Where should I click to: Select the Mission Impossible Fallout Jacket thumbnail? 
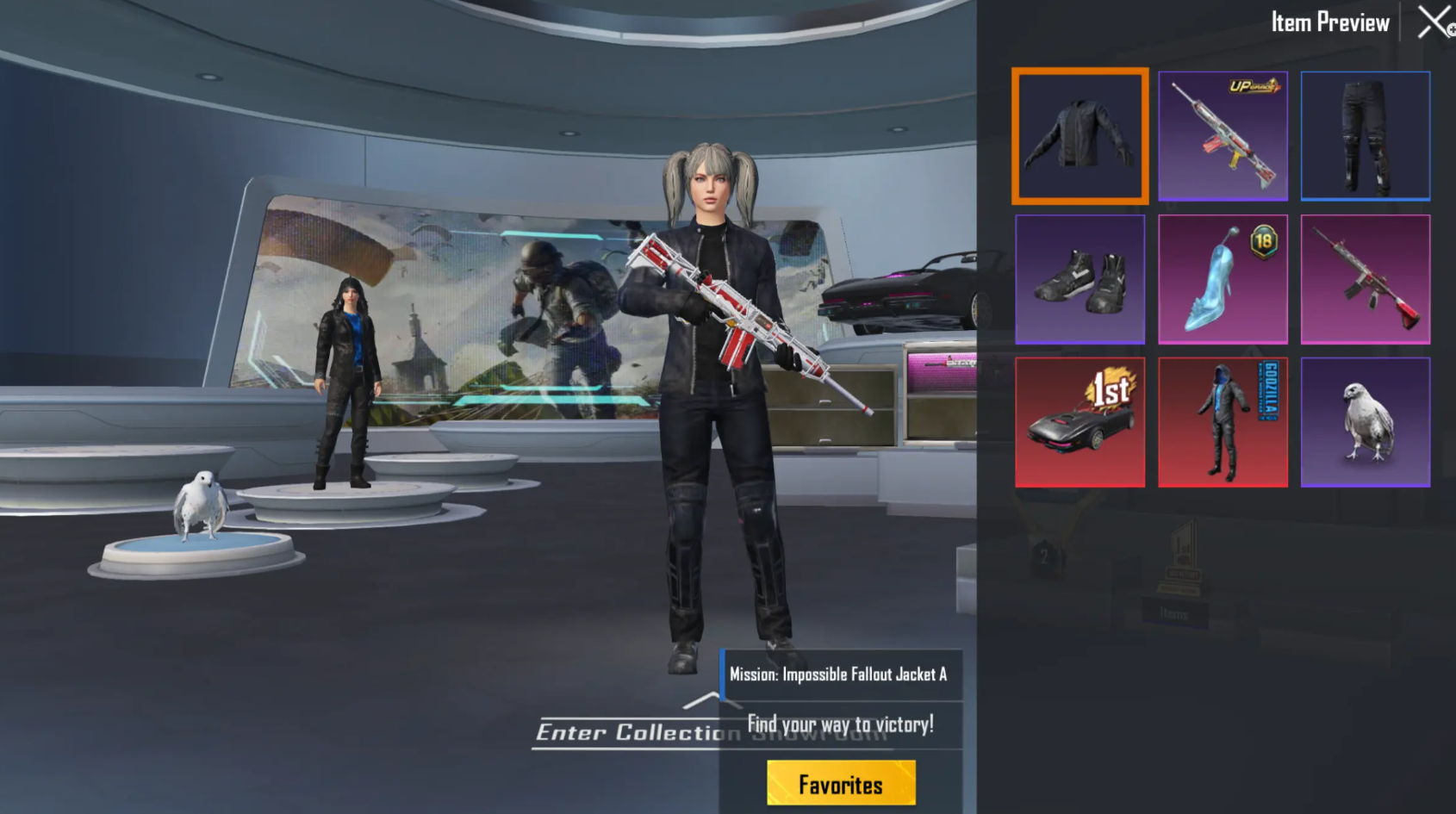point(1080,135)
